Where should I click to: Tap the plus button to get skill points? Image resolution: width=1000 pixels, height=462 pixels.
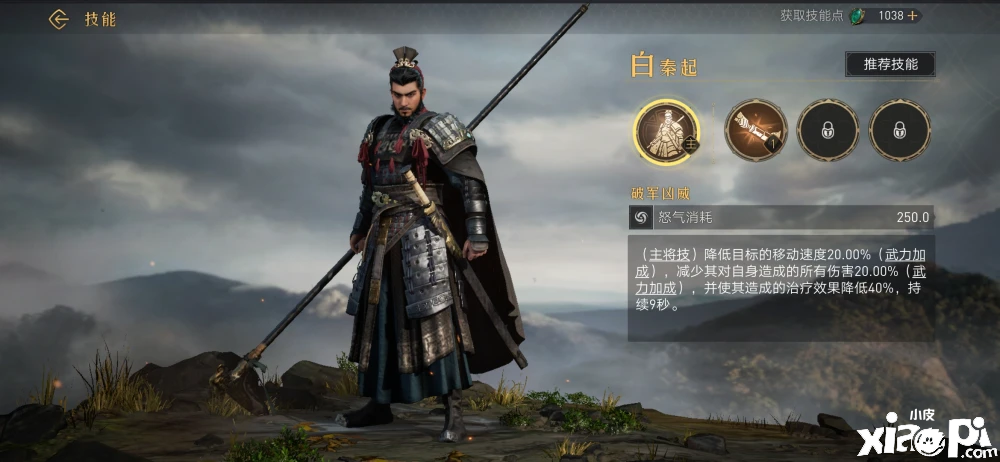click(912, 16)
